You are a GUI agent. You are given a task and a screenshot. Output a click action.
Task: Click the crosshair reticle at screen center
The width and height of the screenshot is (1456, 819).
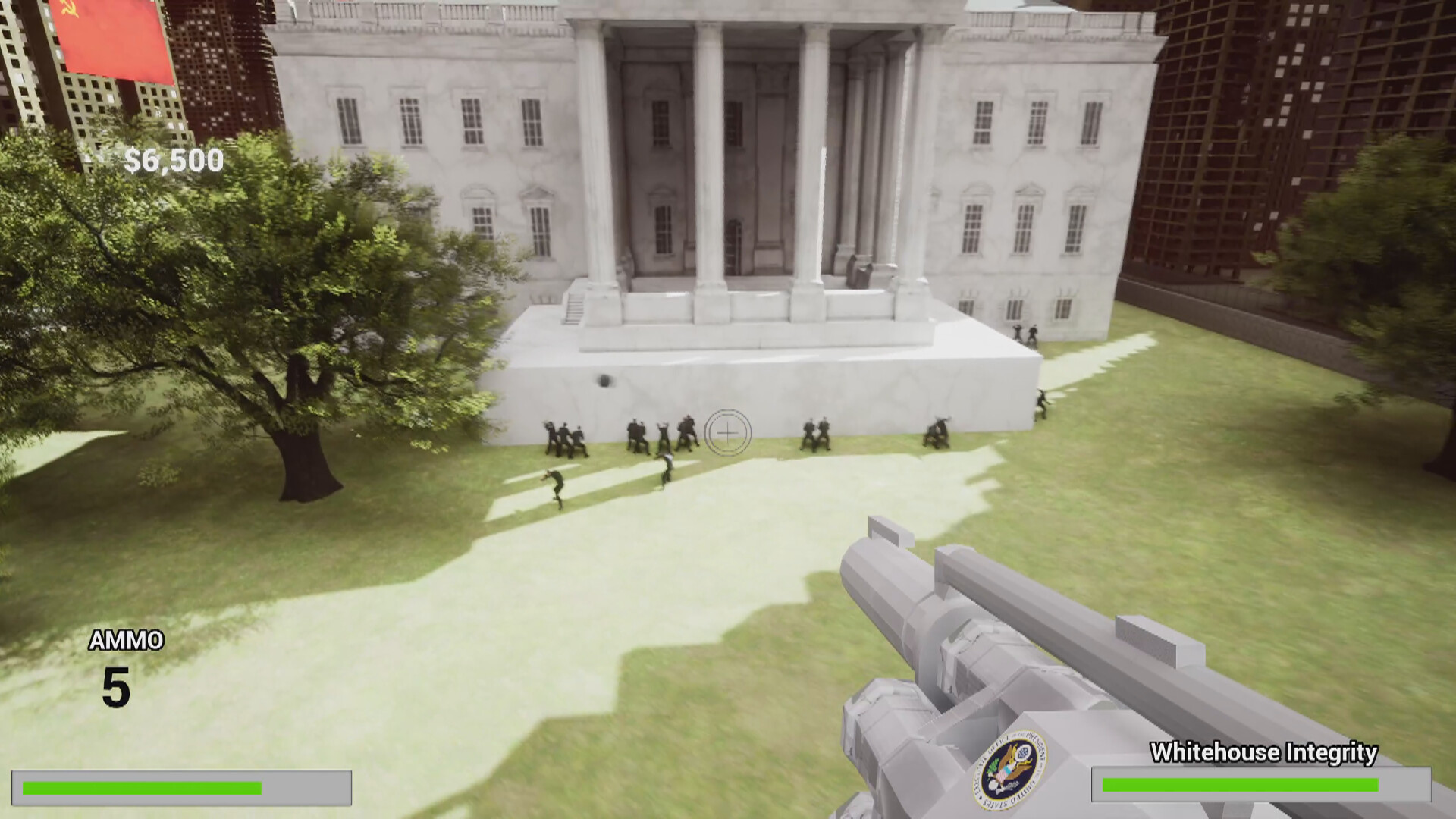pos(726,432)
